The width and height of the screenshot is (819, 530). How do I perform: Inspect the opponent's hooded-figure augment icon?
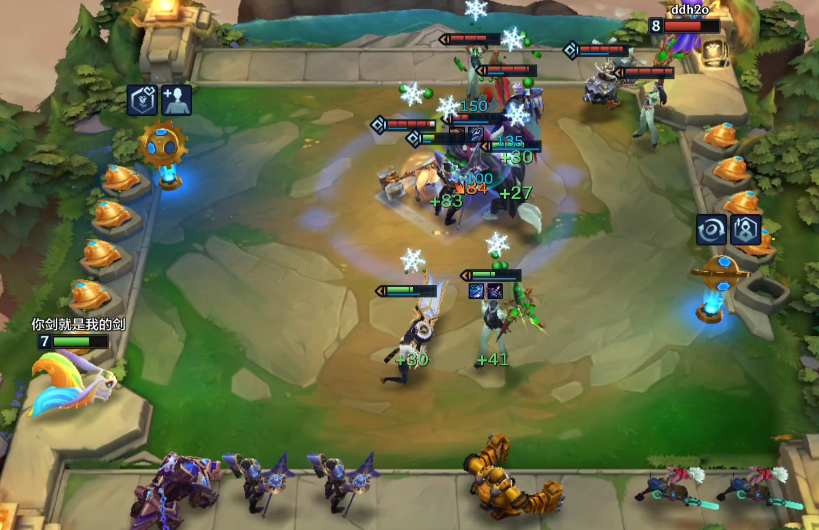click(x=746, y=229)
